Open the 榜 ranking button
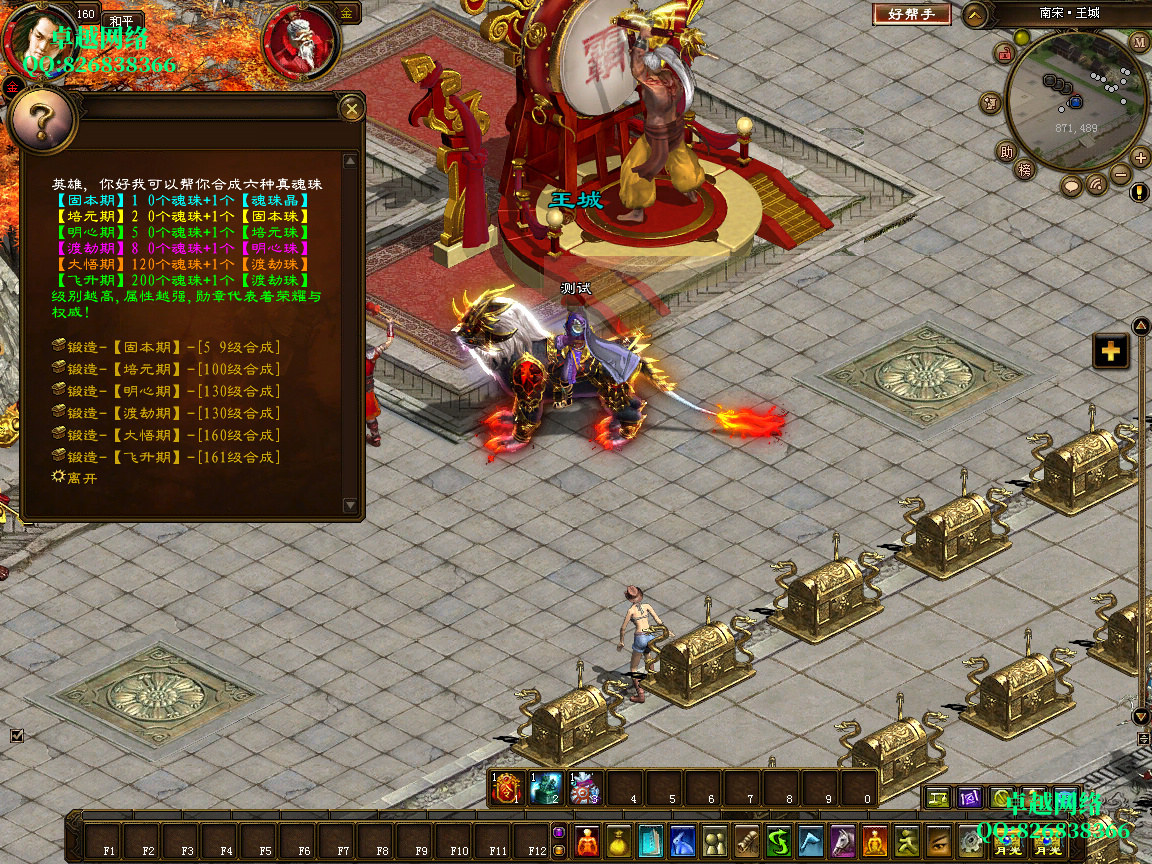The image size is (1152, 864). [x=1024, y=169]
